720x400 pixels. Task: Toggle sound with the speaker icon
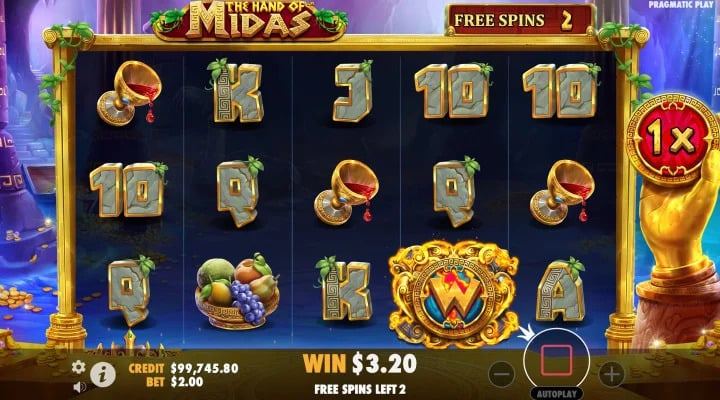[x=79, y=386]
